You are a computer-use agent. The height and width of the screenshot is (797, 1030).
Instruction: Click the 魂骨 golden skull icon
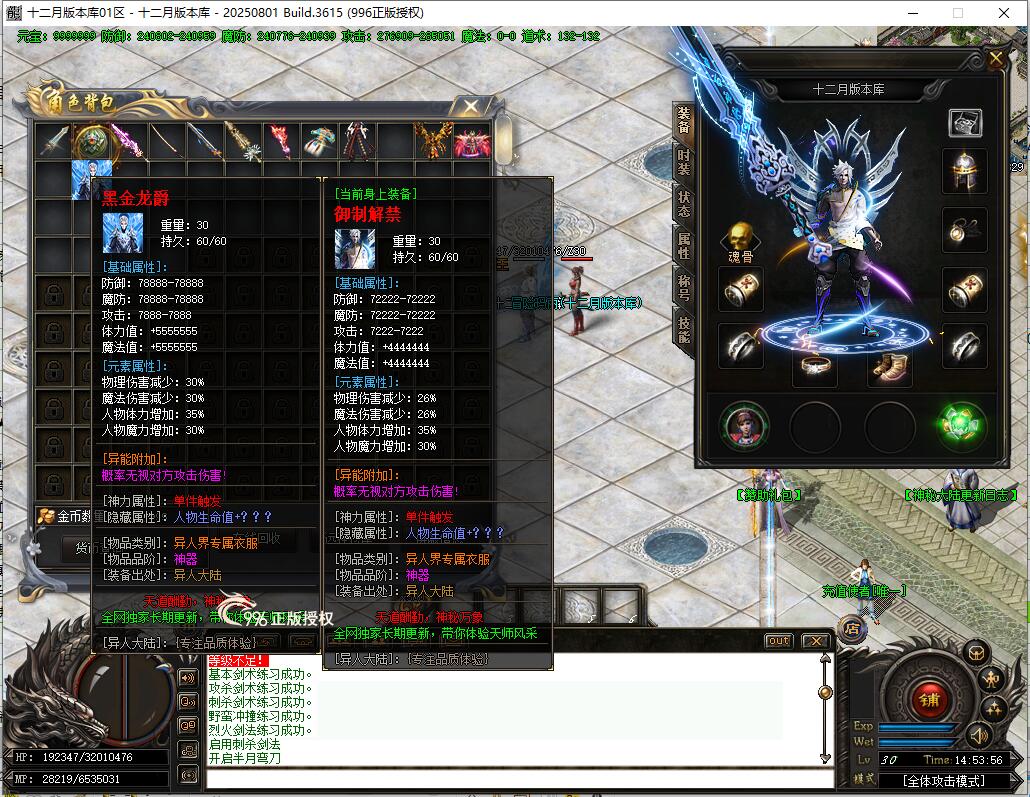(740, 238)
